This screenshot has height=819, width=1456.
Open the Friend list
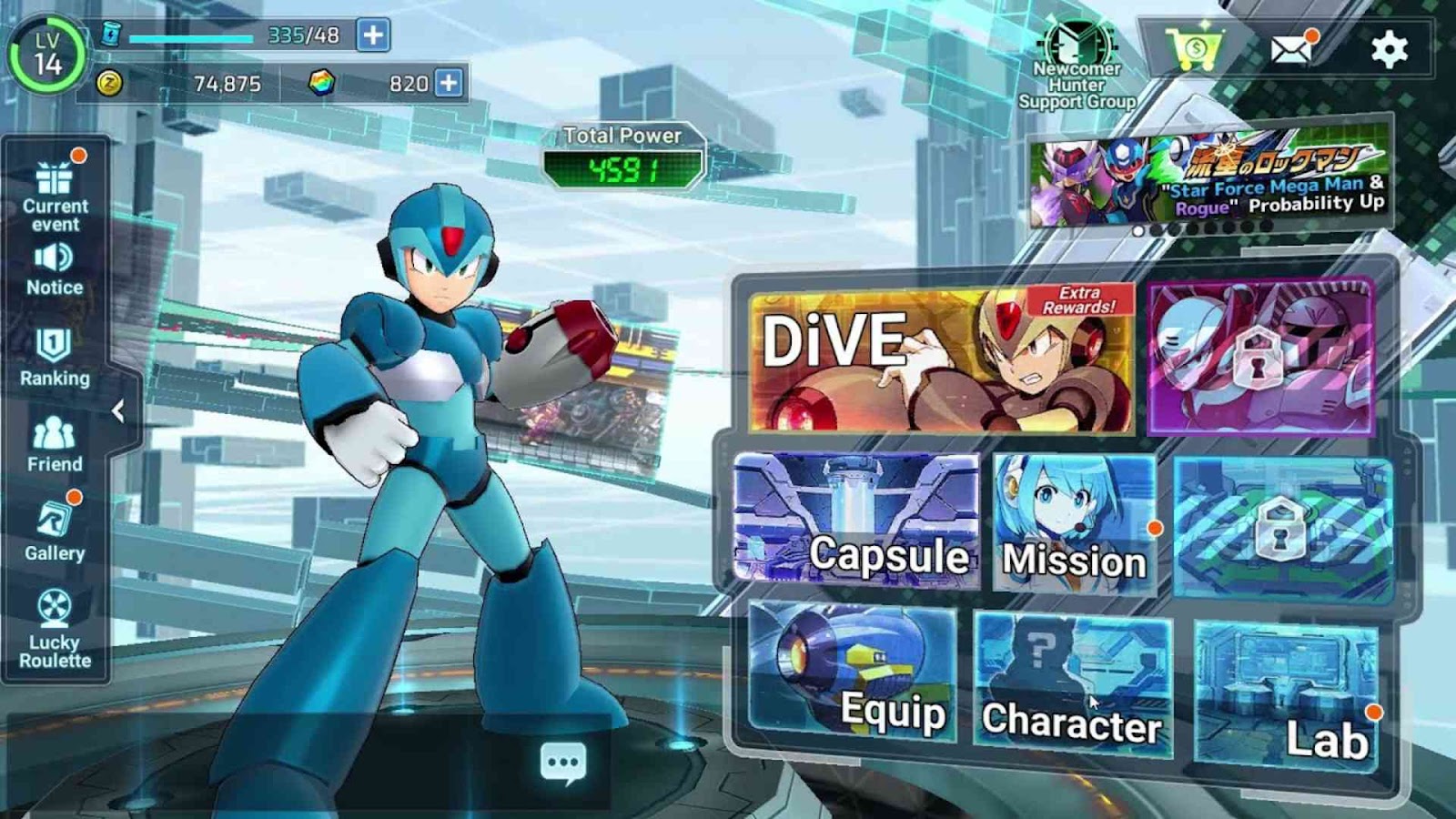55,444
